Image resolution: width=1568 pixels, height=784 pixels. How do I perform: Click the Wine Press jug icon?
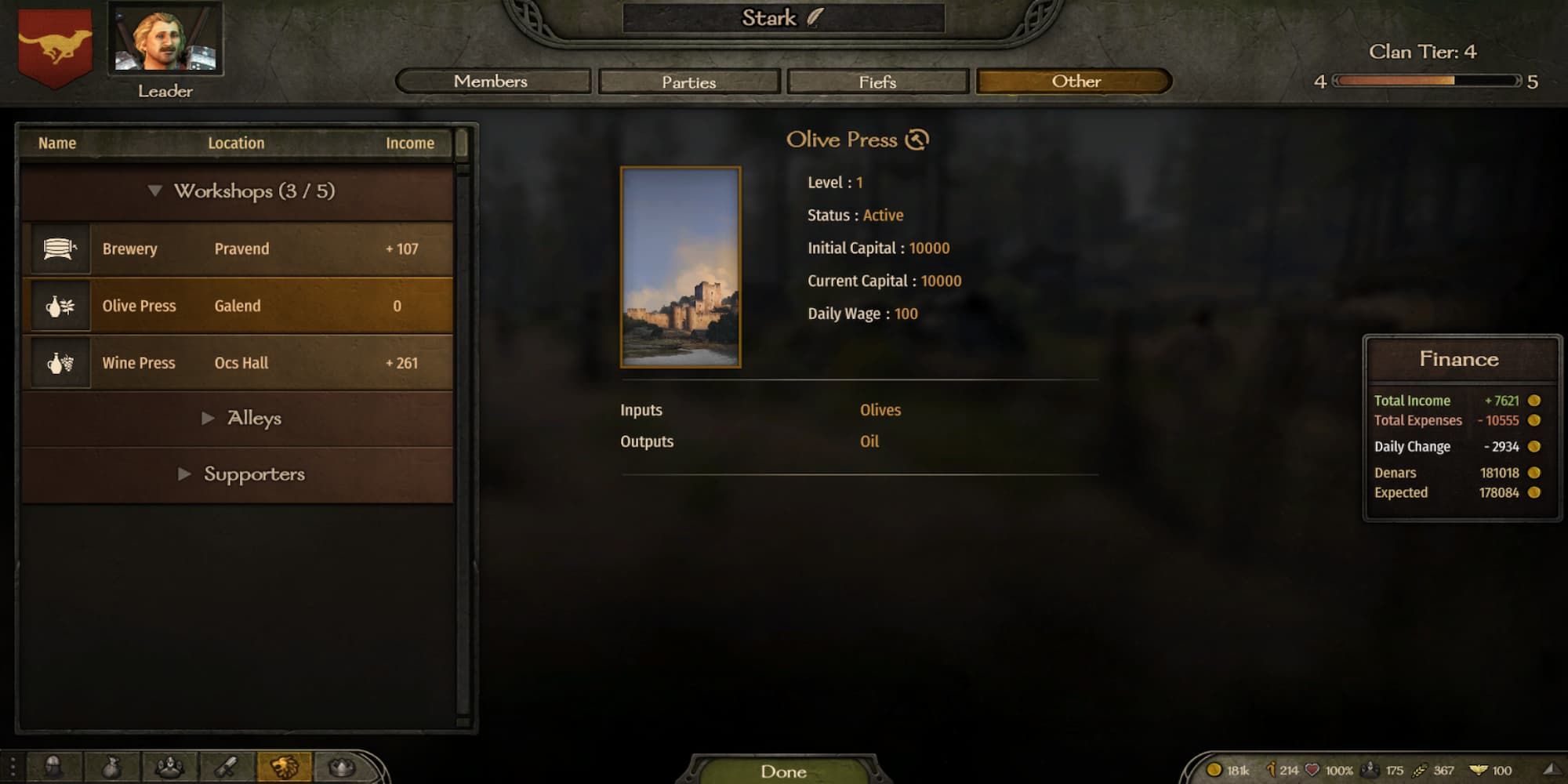[x=59, y=362]
